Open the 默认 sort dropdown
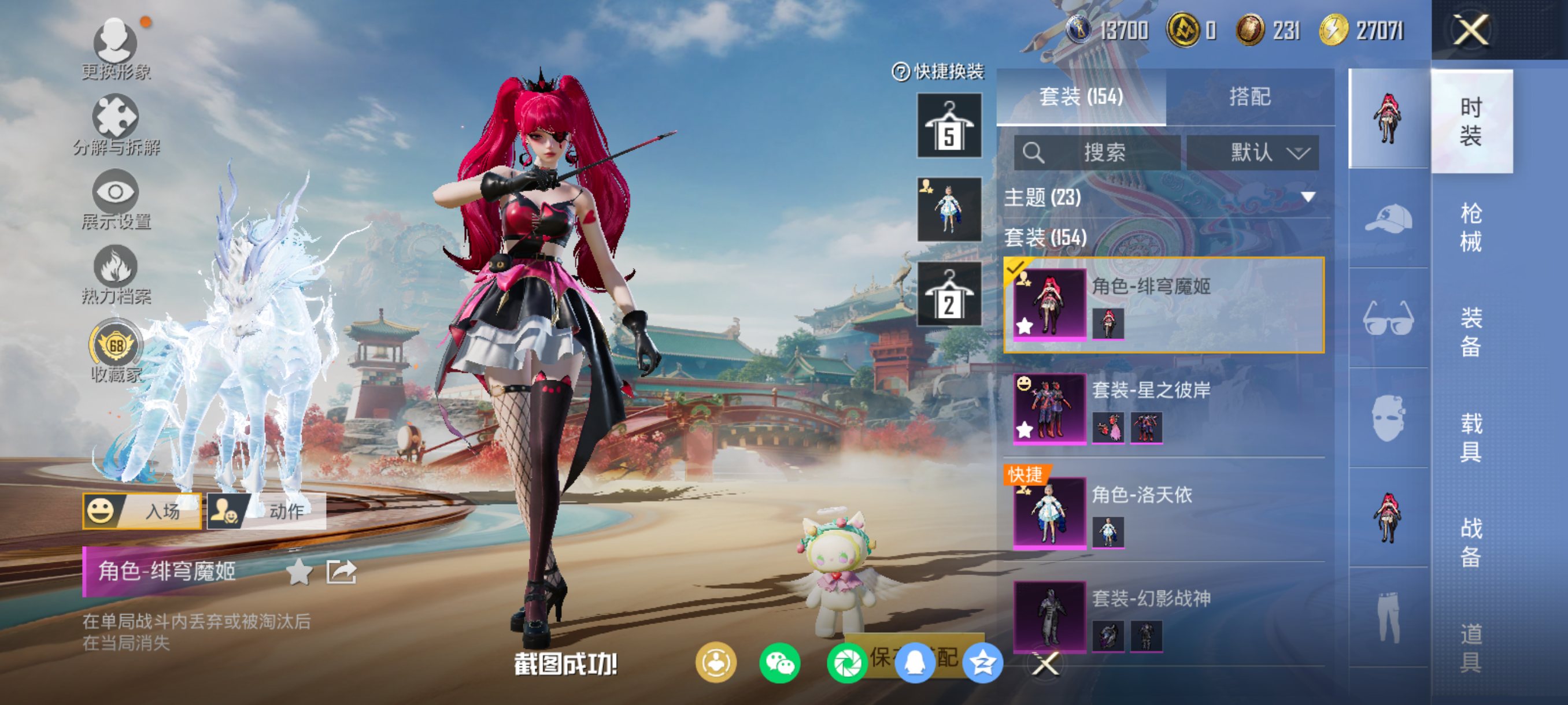The image size is (1568, 705). [x=1253, y=152]
